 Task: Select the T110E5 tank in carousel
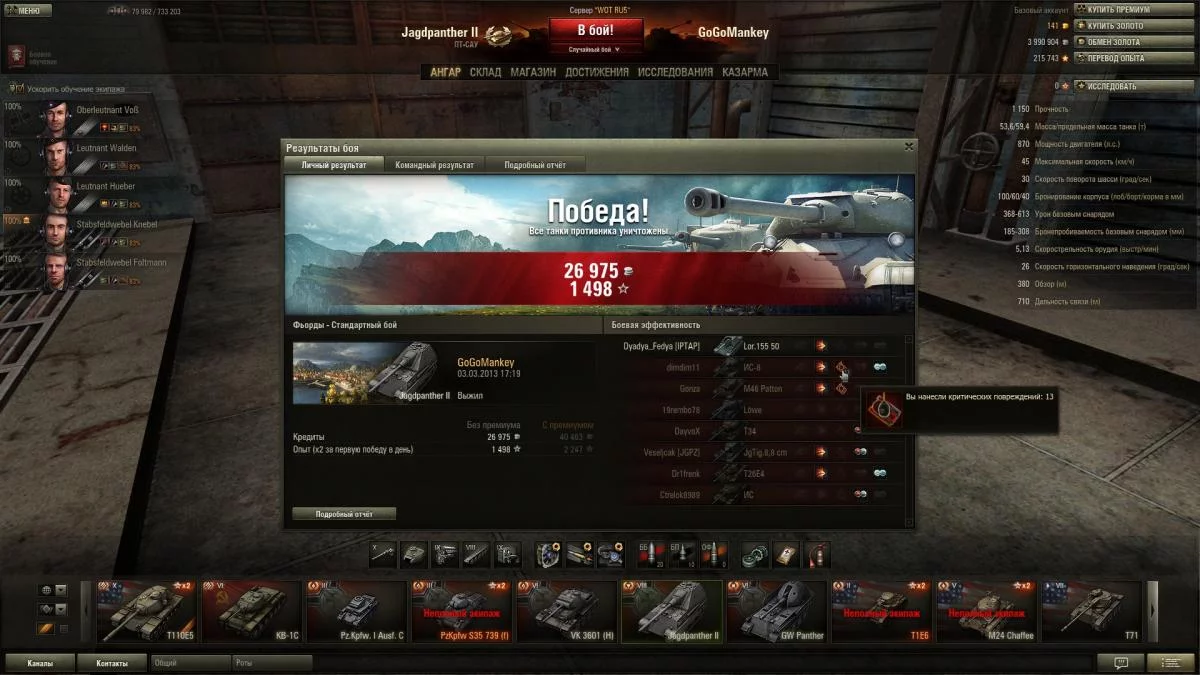point(146,610)
